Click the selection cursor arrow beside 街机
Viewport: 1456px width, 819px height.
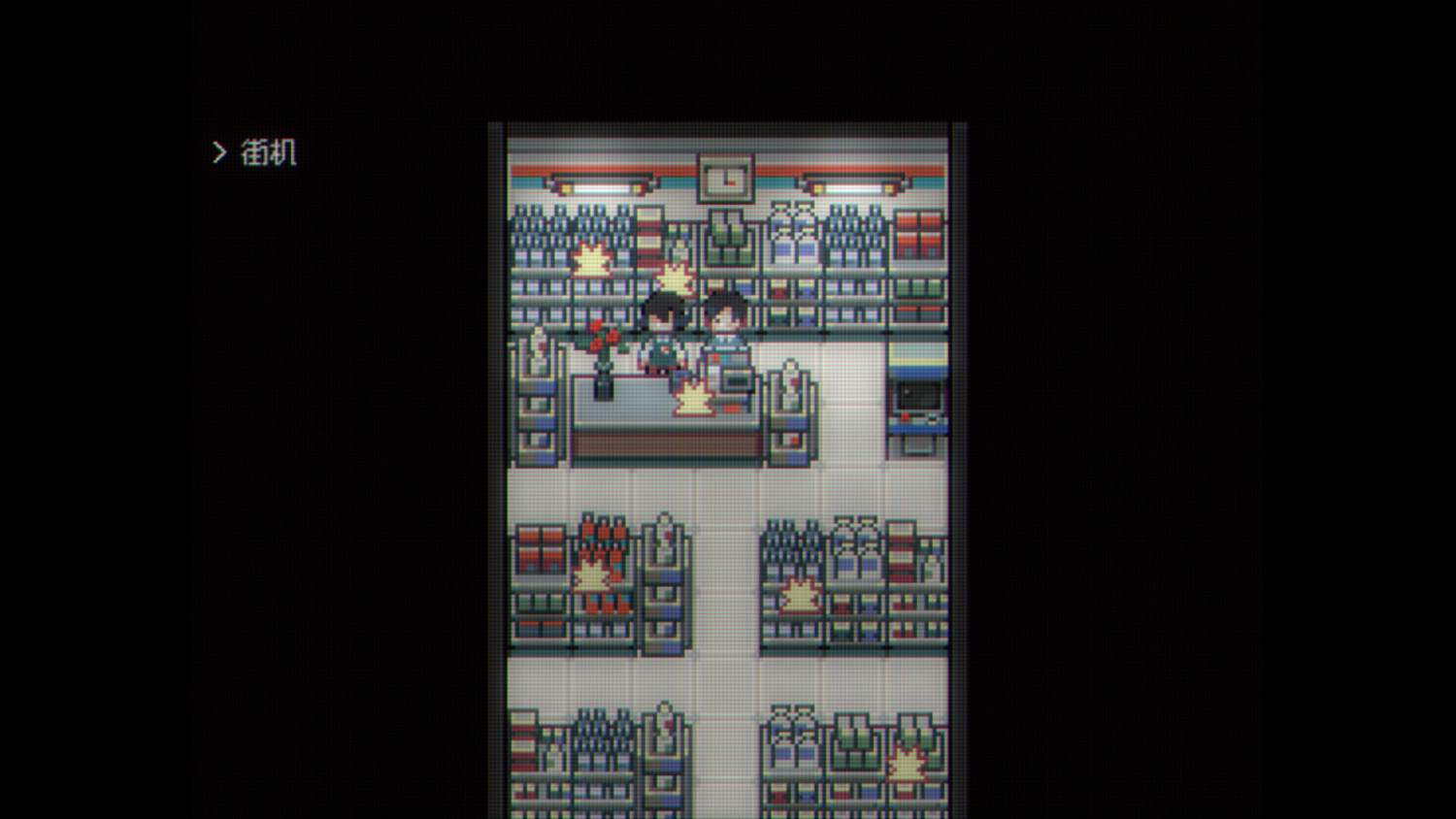219,151
